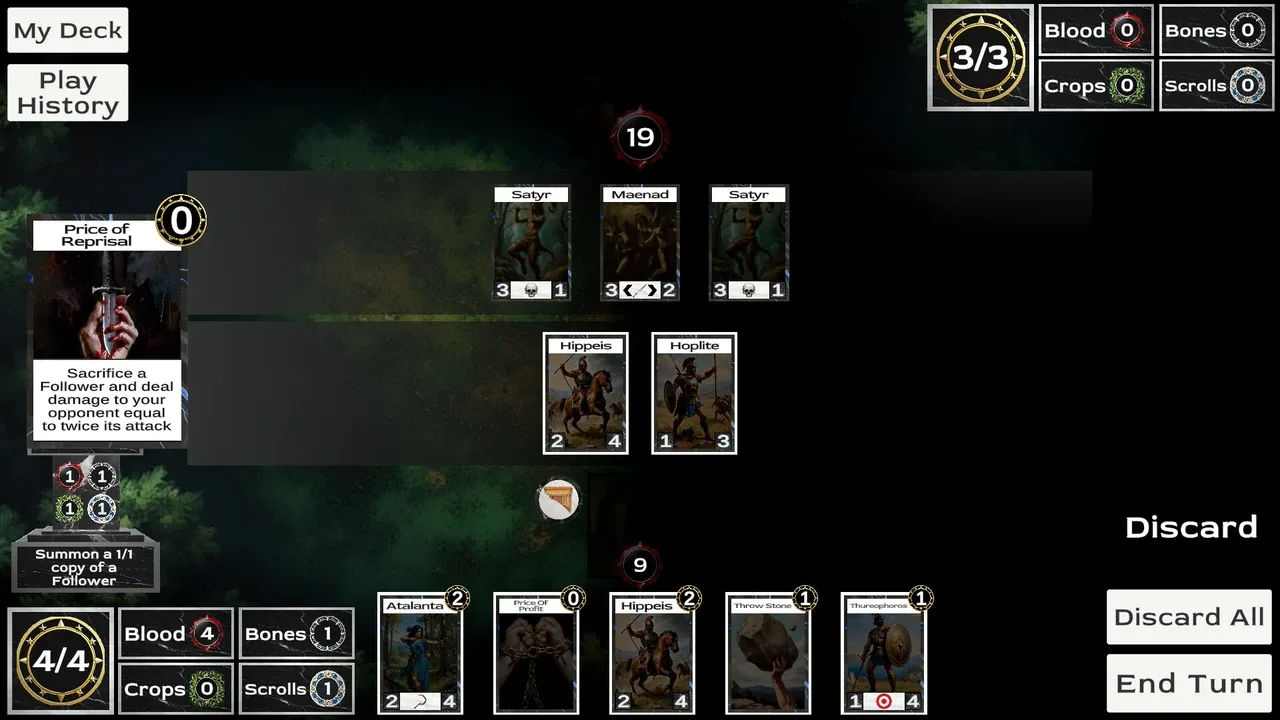Target the enemy Maenad follower
The image size is (1280, 720).
click(x=640, y=243)
